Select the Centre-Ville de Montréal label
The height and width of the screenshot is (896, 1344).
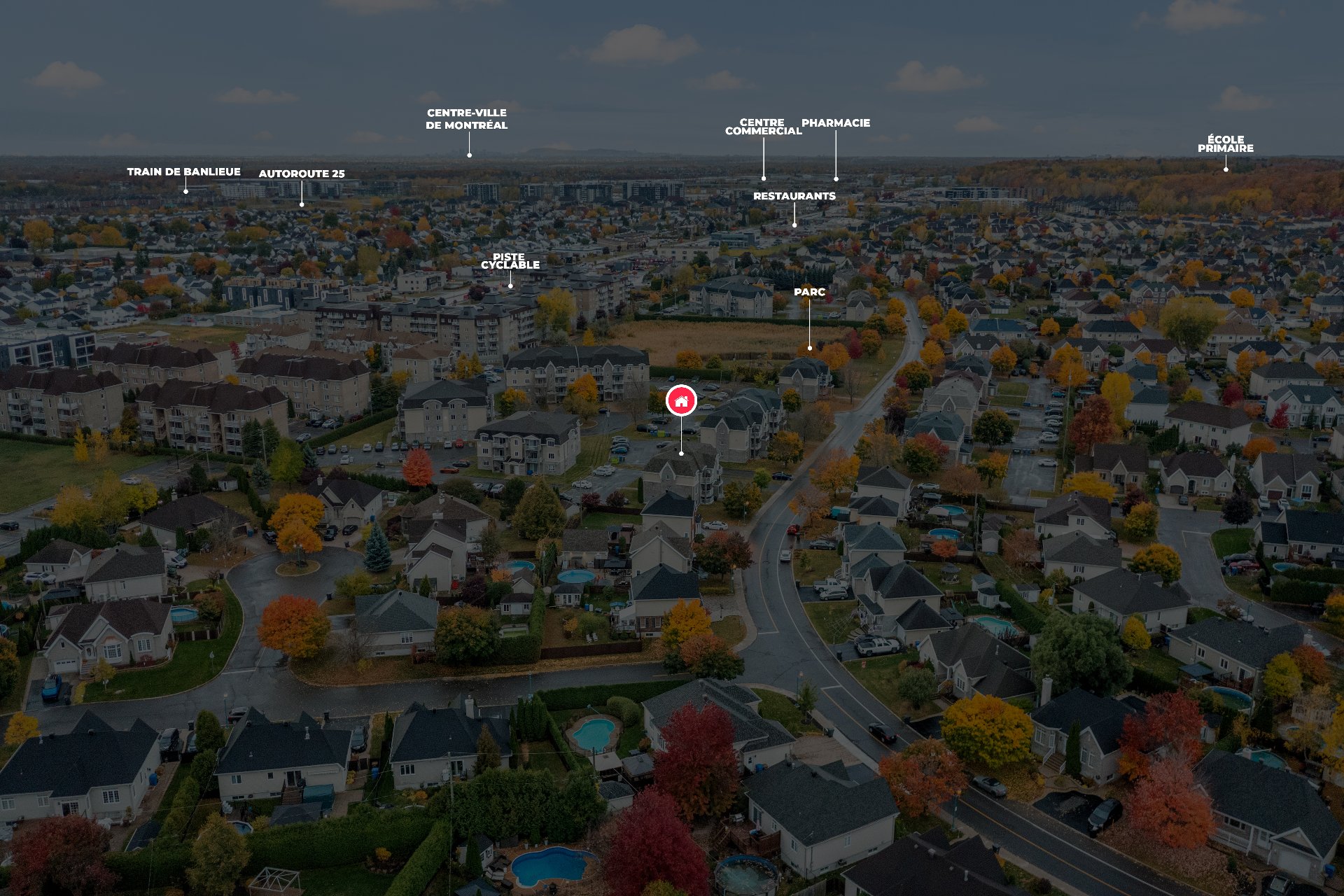[467, 119]
